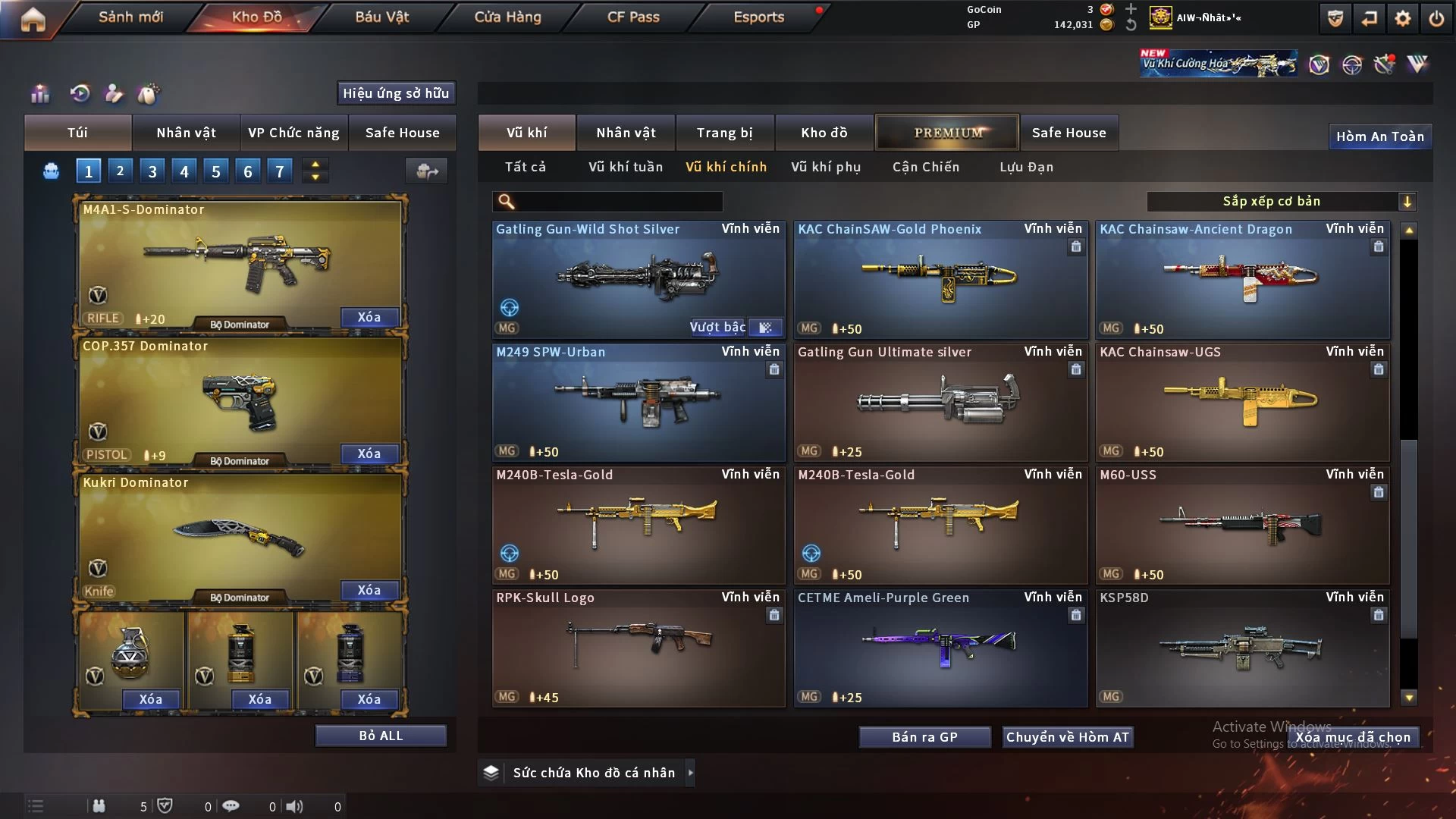This screenshot has width=1456, height=819.
Task: Click Chuyển về Hòm AT button
Action: click(1068, 737)
